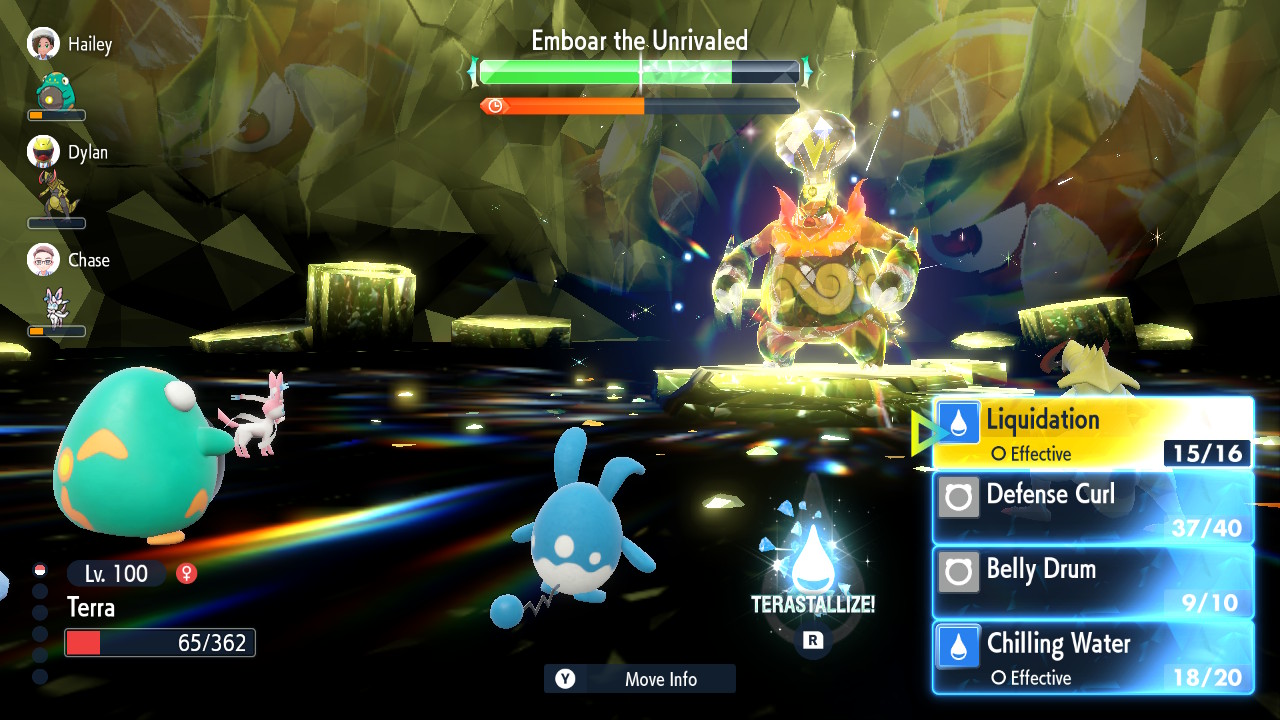1280x720 pixels.
Task: Select Chase's trainer entry
Action: point(68,260)
